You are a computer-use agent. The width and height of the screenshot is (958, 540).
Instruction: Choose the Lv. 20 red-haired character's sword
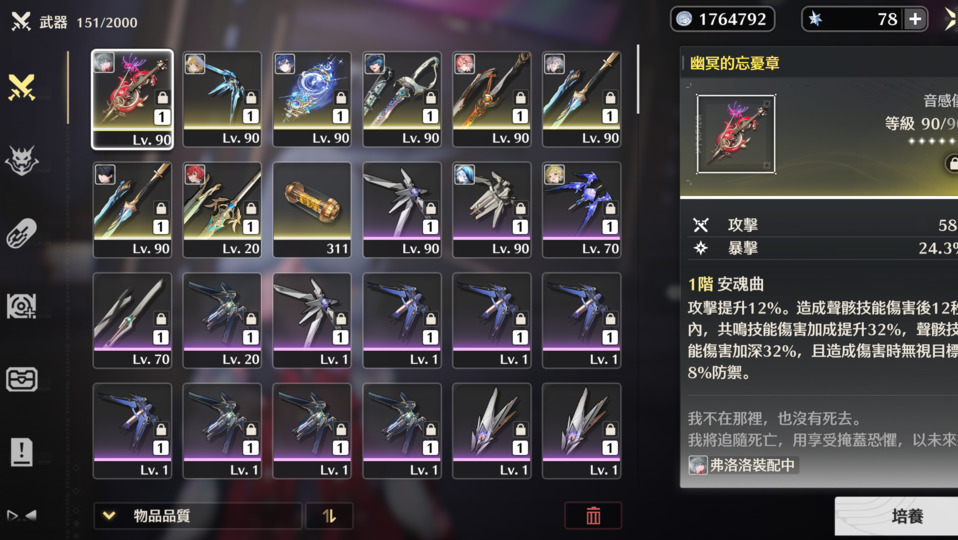[222, 209]
